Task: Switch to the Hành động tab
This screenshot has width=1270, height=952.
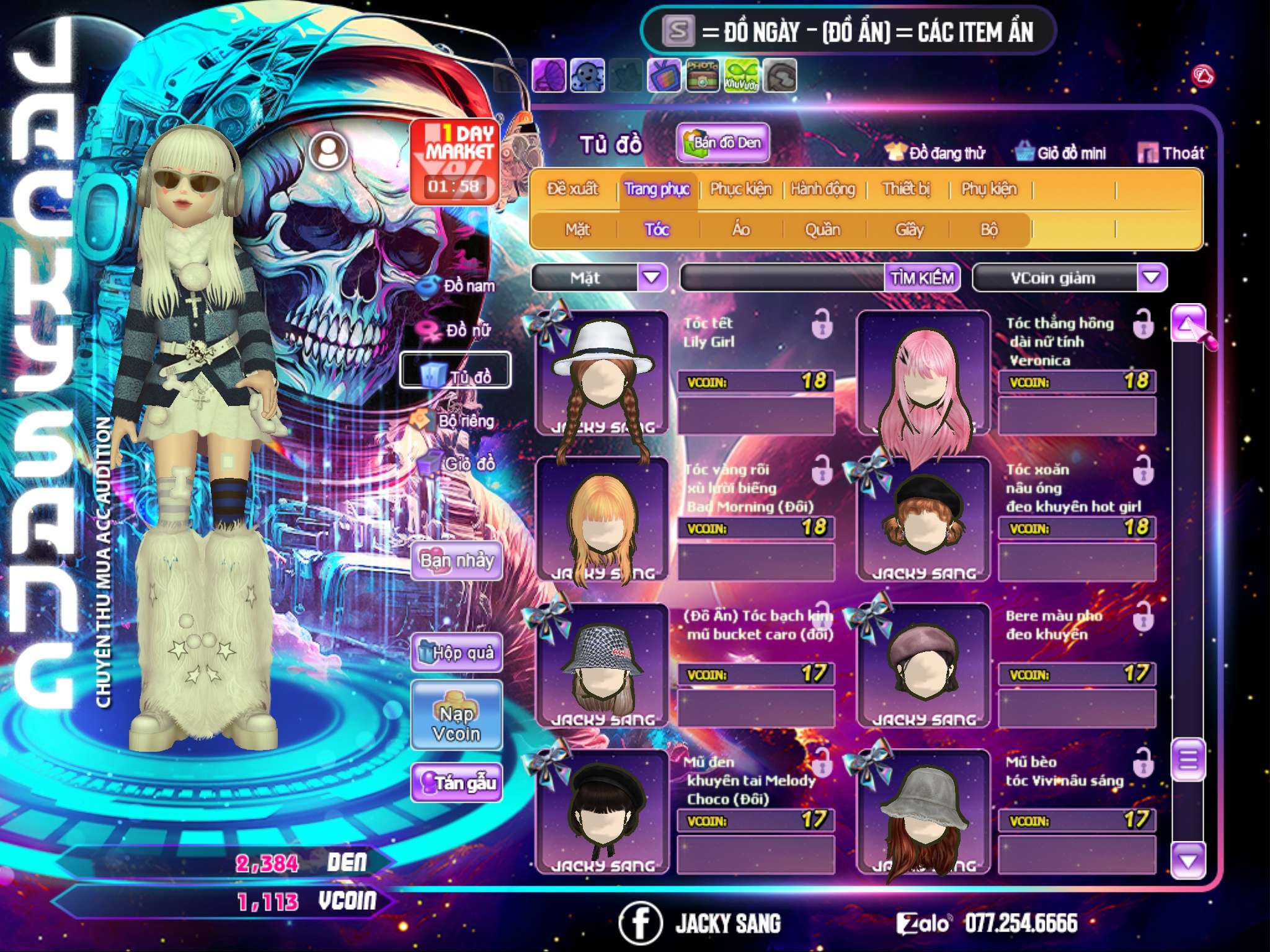Action: click(x=823, y=188)
